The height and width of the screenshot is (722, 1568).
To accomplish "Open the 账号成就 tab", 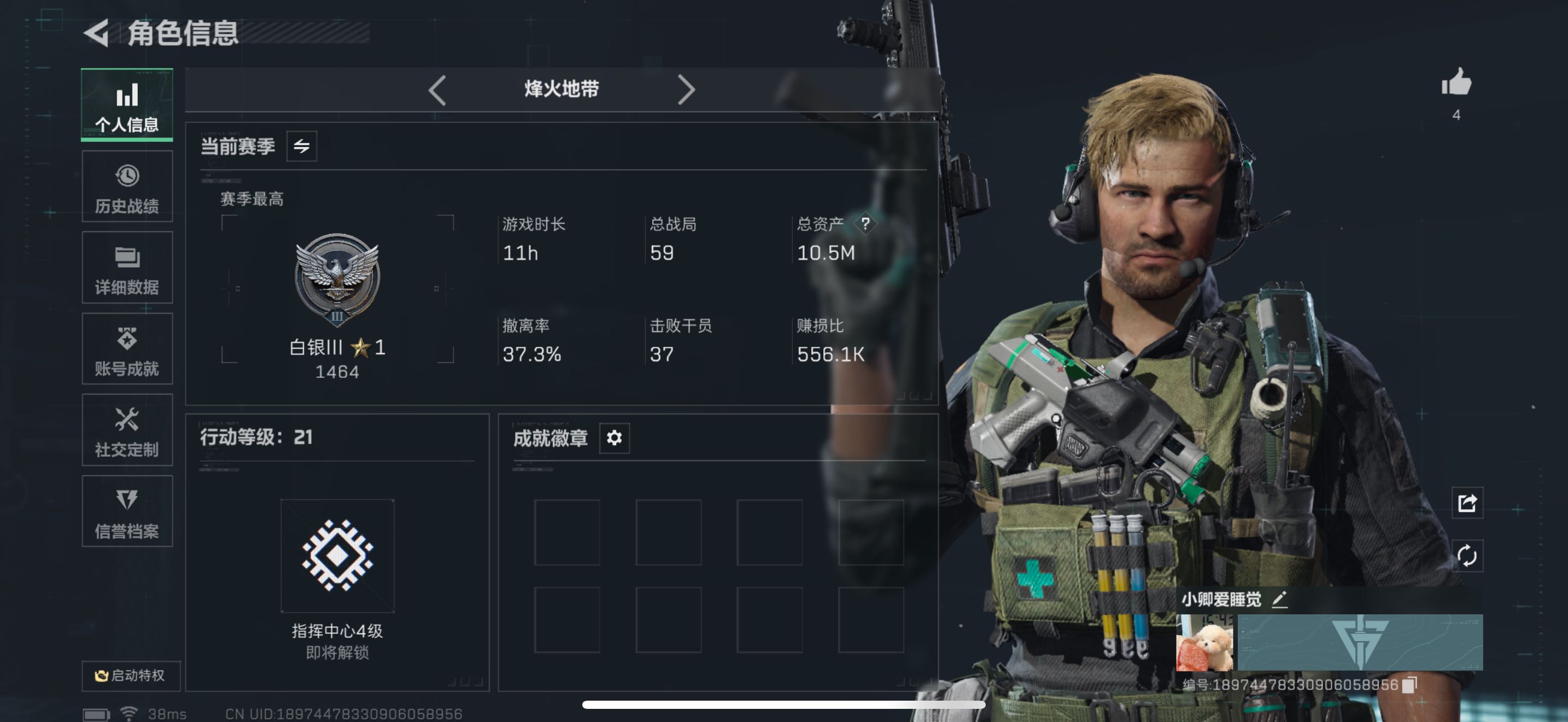I will pos(127,350).
